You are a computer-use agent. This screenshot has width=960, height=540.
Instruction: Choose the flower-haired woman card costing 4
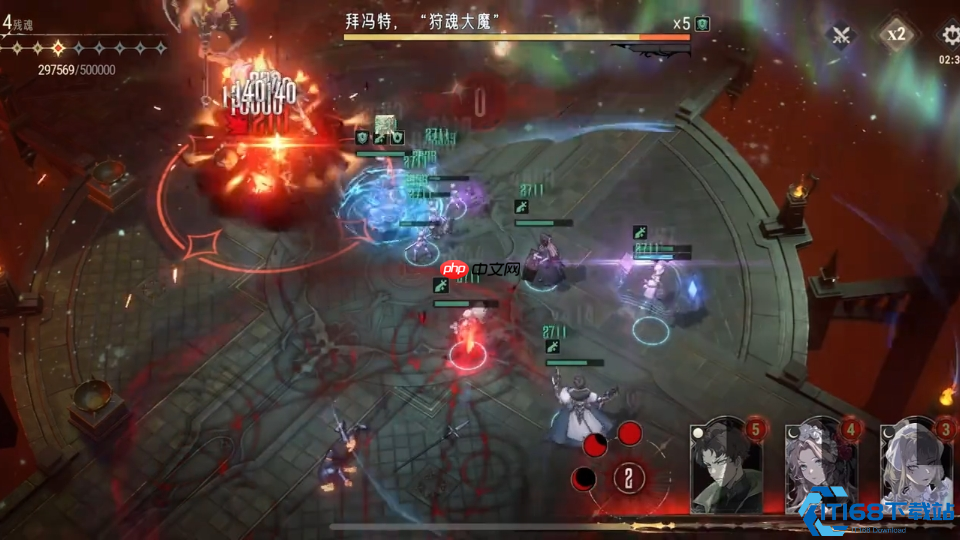[x=822, y=466]
